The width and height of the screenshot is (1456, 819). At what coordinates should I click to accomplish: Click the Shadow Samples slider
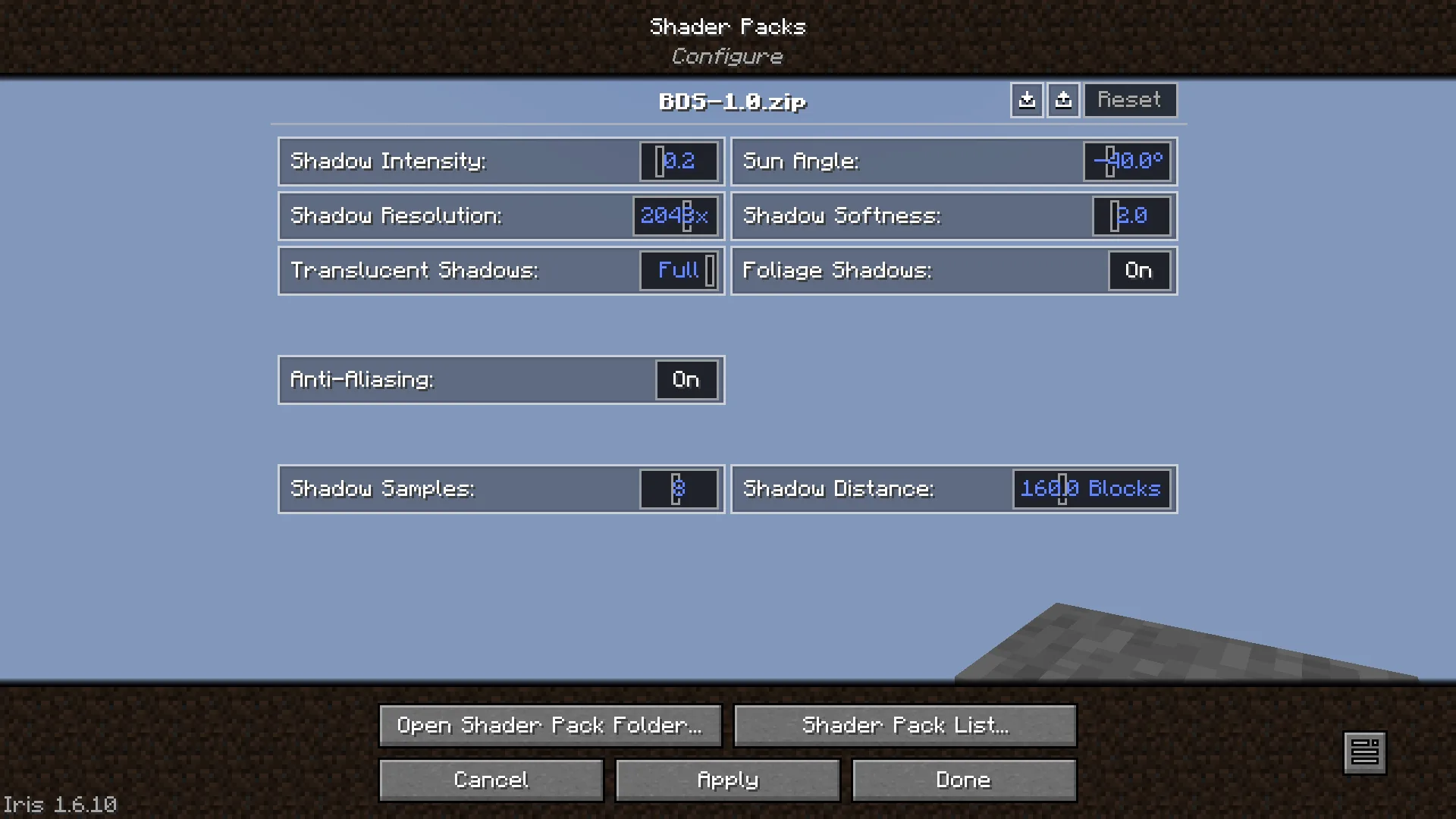(677, 489)
